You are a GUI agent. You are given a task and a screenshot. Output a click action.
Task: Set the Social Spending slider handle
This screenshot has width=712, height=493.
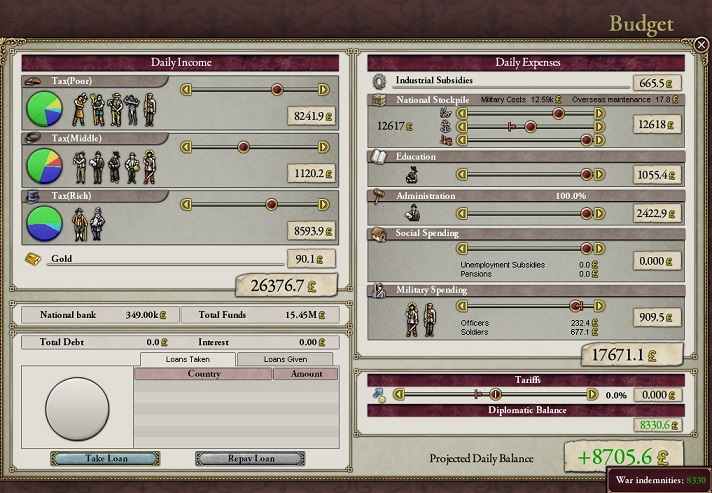pyautogui.click(x=587, y=249)
